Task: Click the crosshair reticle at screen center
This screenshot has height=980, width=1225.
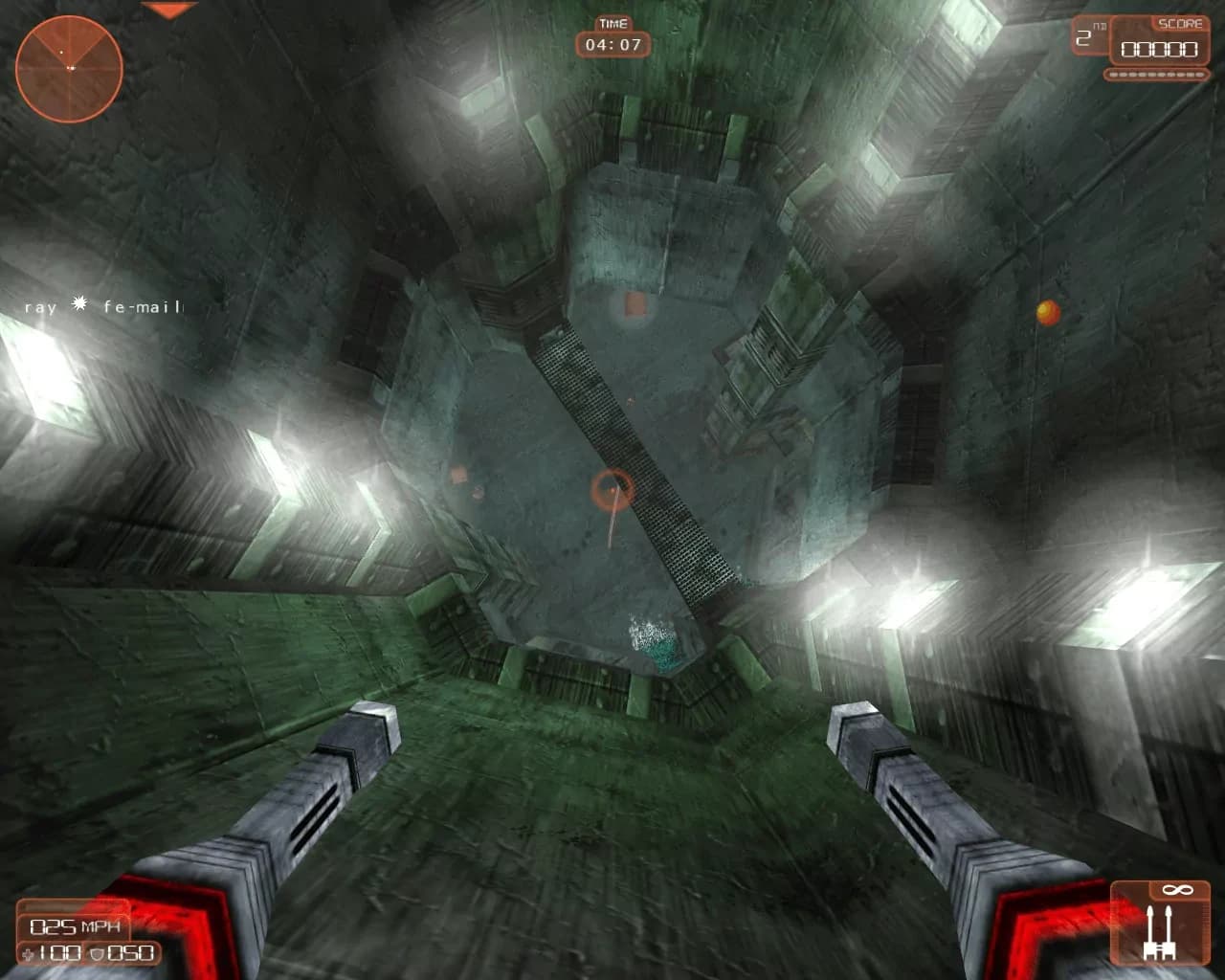Action: [x=613, y=489]
